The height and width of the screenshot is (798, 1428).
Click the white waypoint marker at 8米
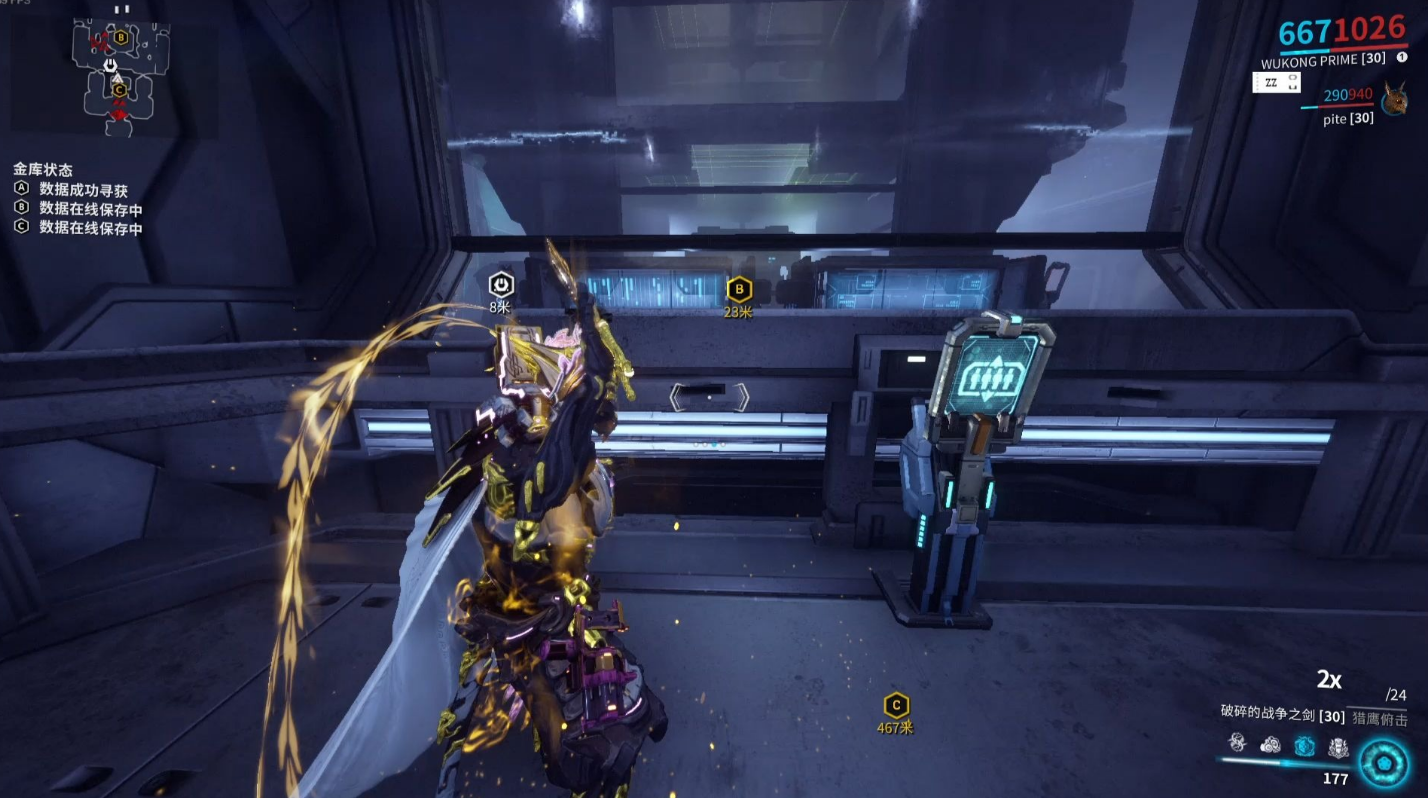501,285
